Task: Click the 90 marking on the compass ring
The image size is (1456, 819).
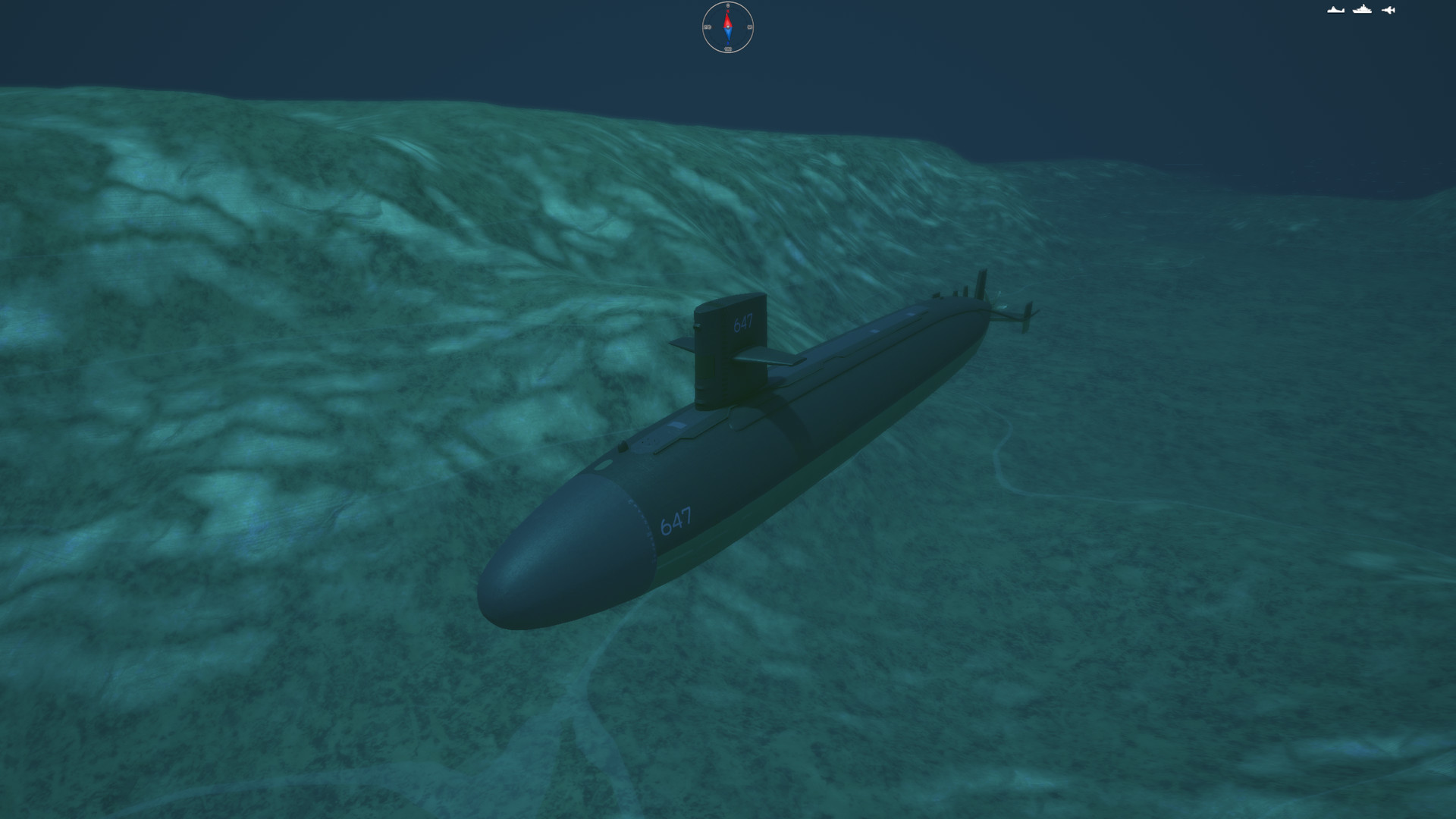Action: [749, 27]
